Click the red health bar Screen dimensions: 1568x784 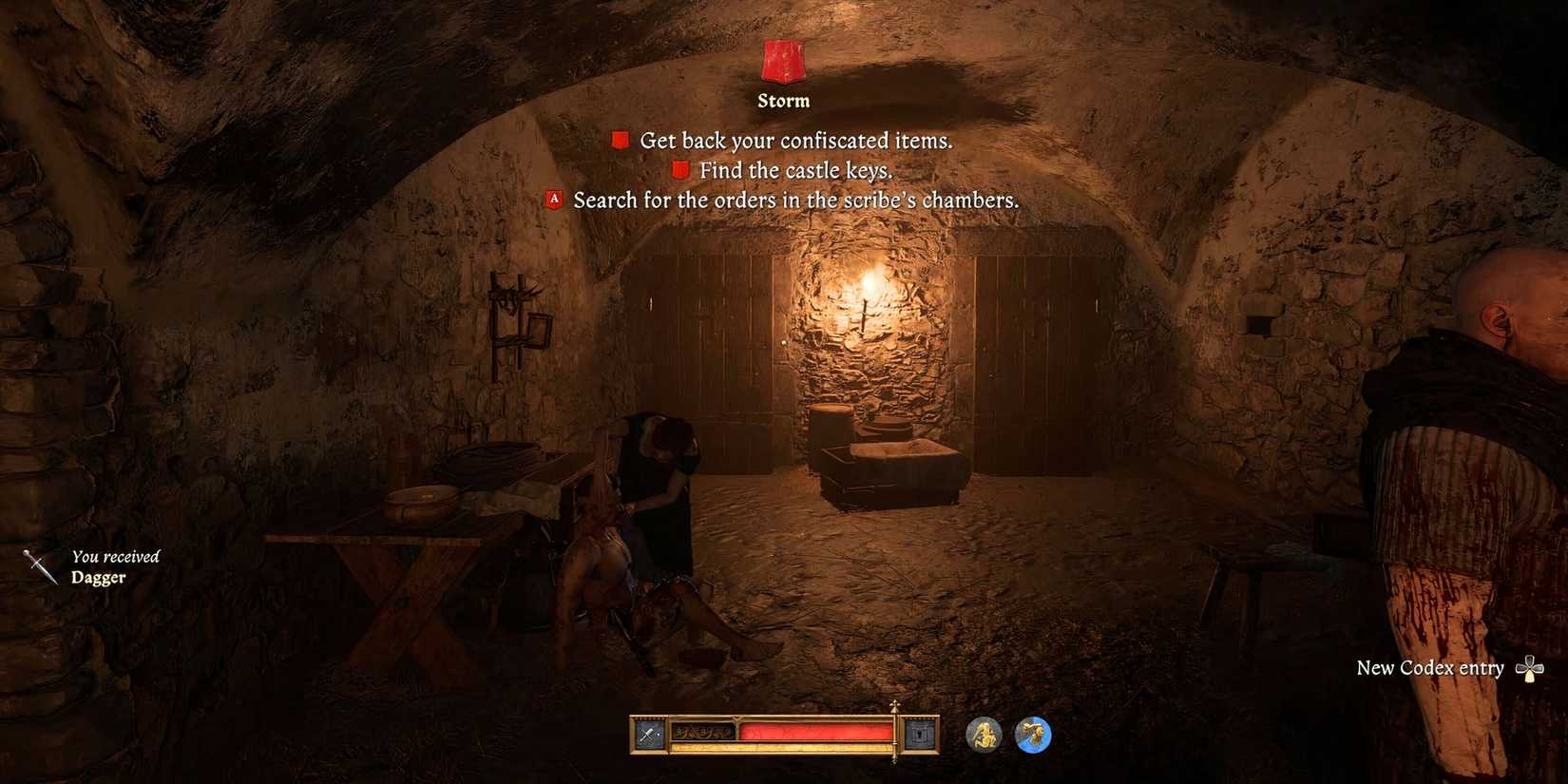814,730
